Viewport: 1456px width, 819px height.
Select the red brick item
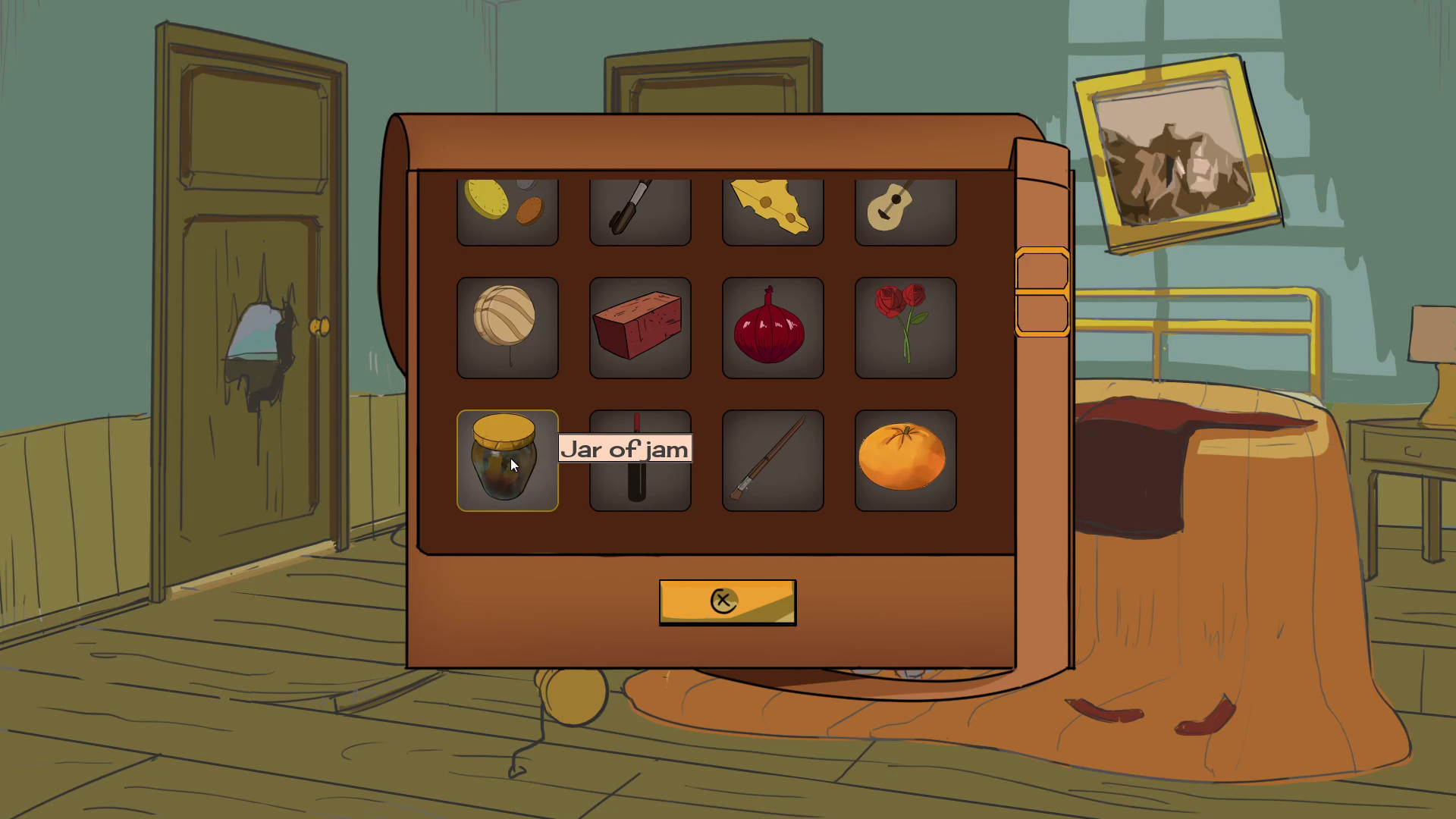click(639, 327)
